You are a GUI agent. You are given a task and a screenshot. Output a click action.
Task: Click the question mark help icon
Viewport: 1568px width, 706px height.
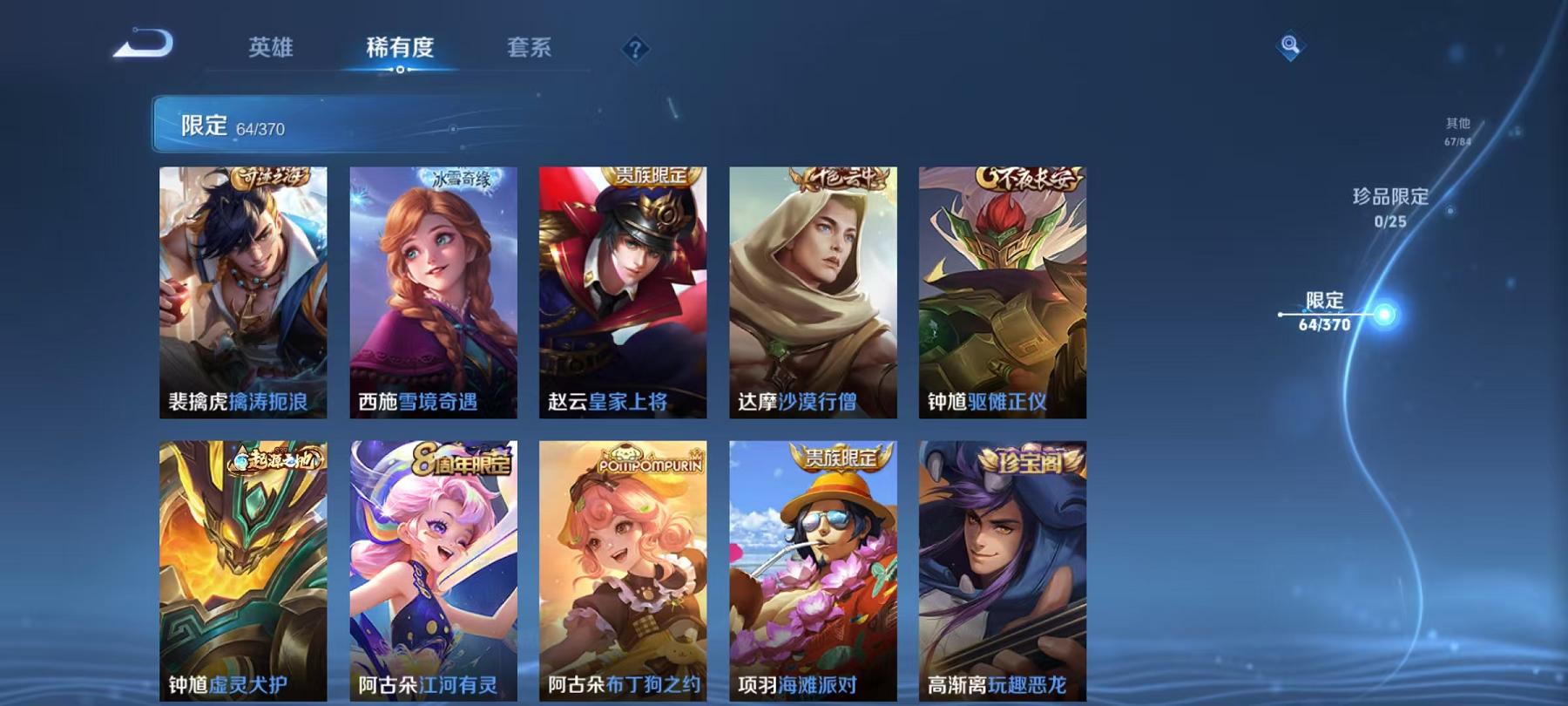coord(636,50)
